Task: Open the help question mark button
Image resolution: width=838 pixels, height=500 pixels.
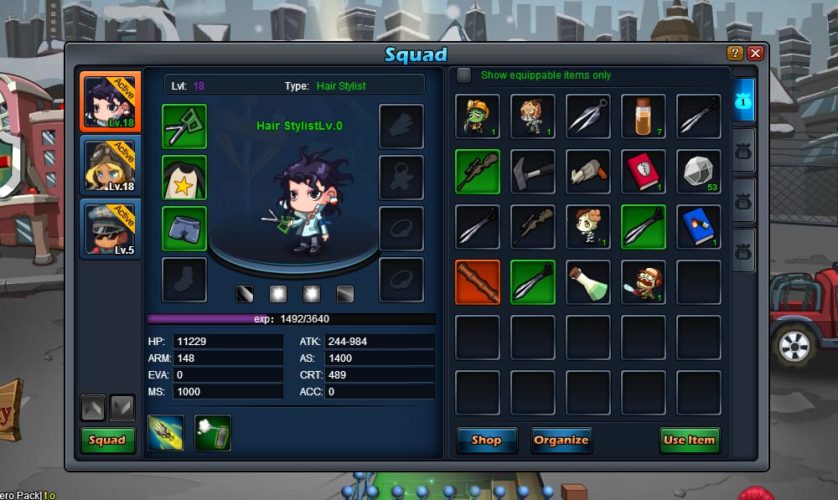Action: 735,53
